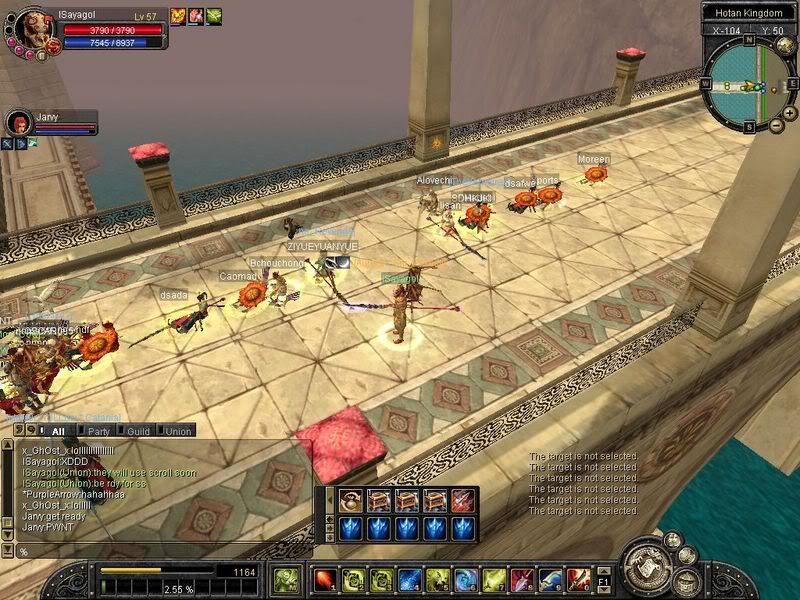The image size is (800, 600).
Task: Activate the red flame skill in slot 1
Action: click(x=325, y=579)
